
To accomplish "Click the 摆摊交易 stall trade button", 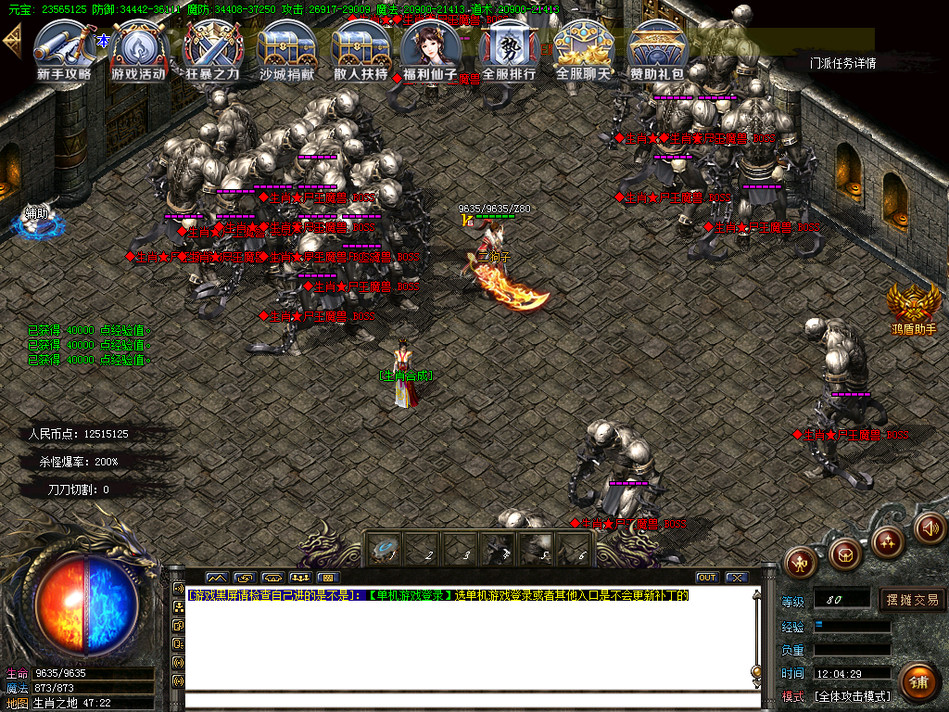I will [x=911, y=599].
